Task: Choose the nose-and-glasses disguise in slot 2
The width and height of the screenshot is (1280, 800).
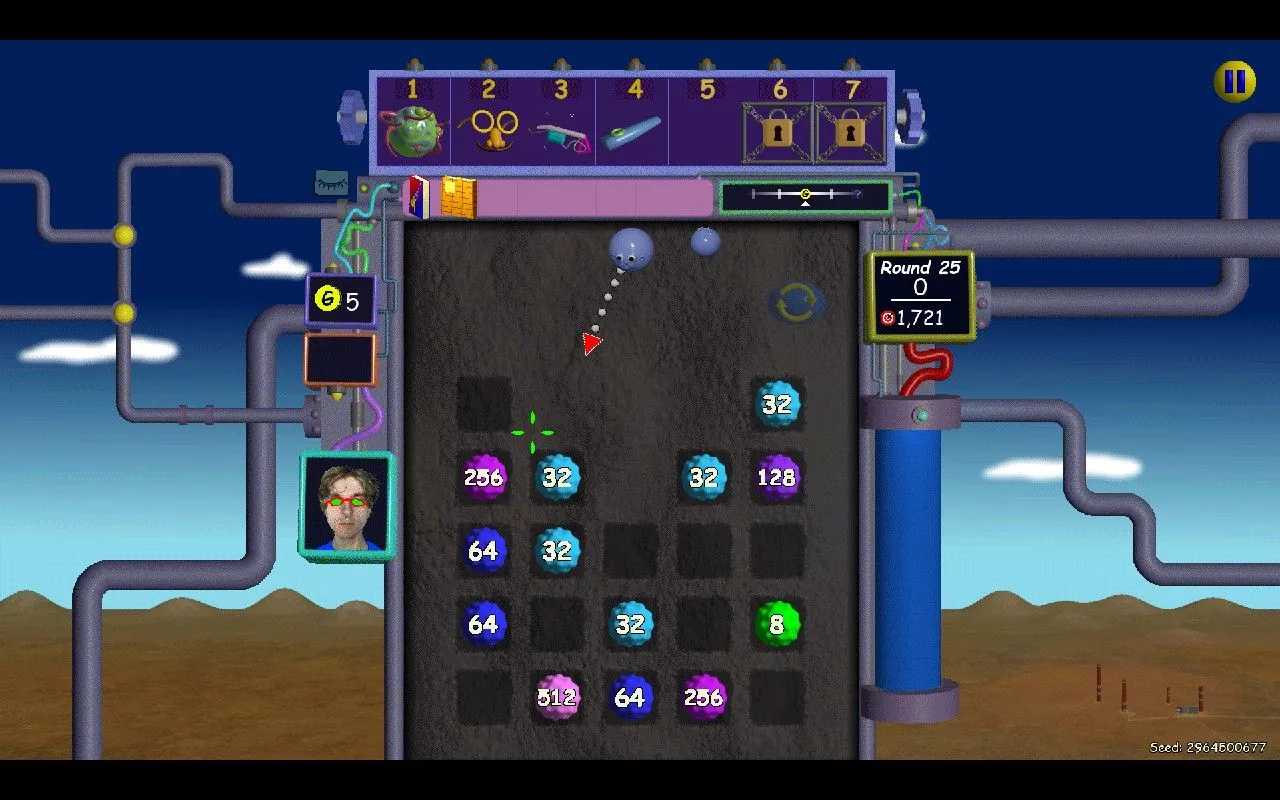Action: point(488,130)
